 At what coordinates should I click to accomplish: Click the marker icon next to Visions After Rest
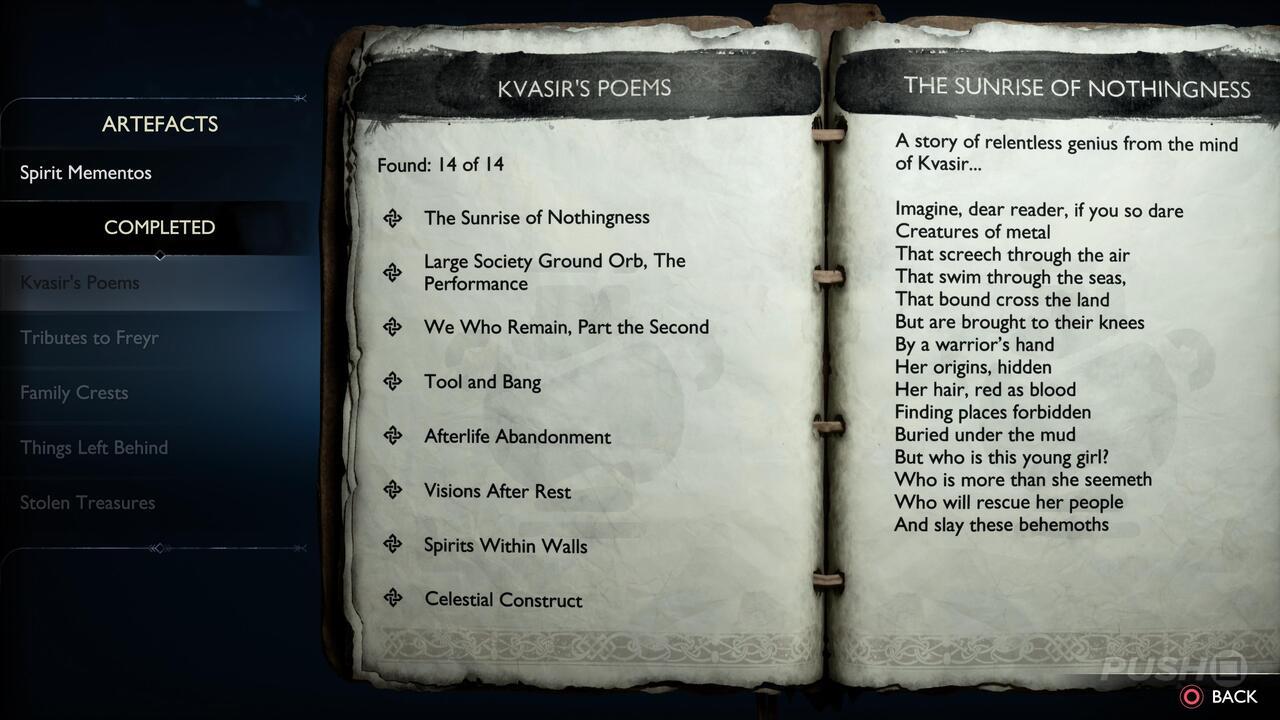tap(392, 491)
